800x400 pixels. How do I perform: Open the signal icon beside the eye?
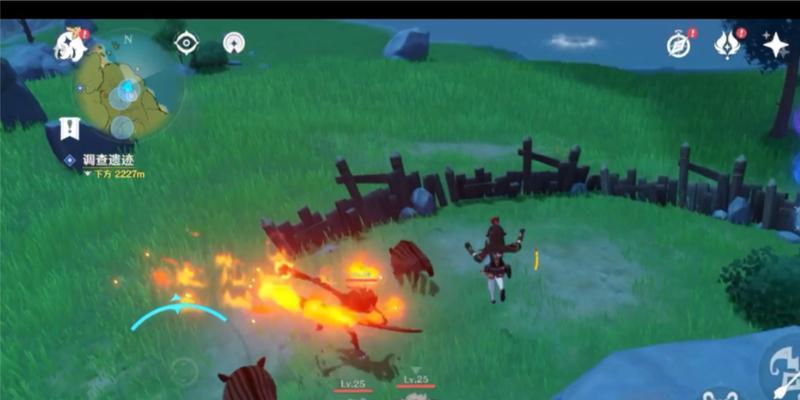pyautogui.click(x=233, y=43)
